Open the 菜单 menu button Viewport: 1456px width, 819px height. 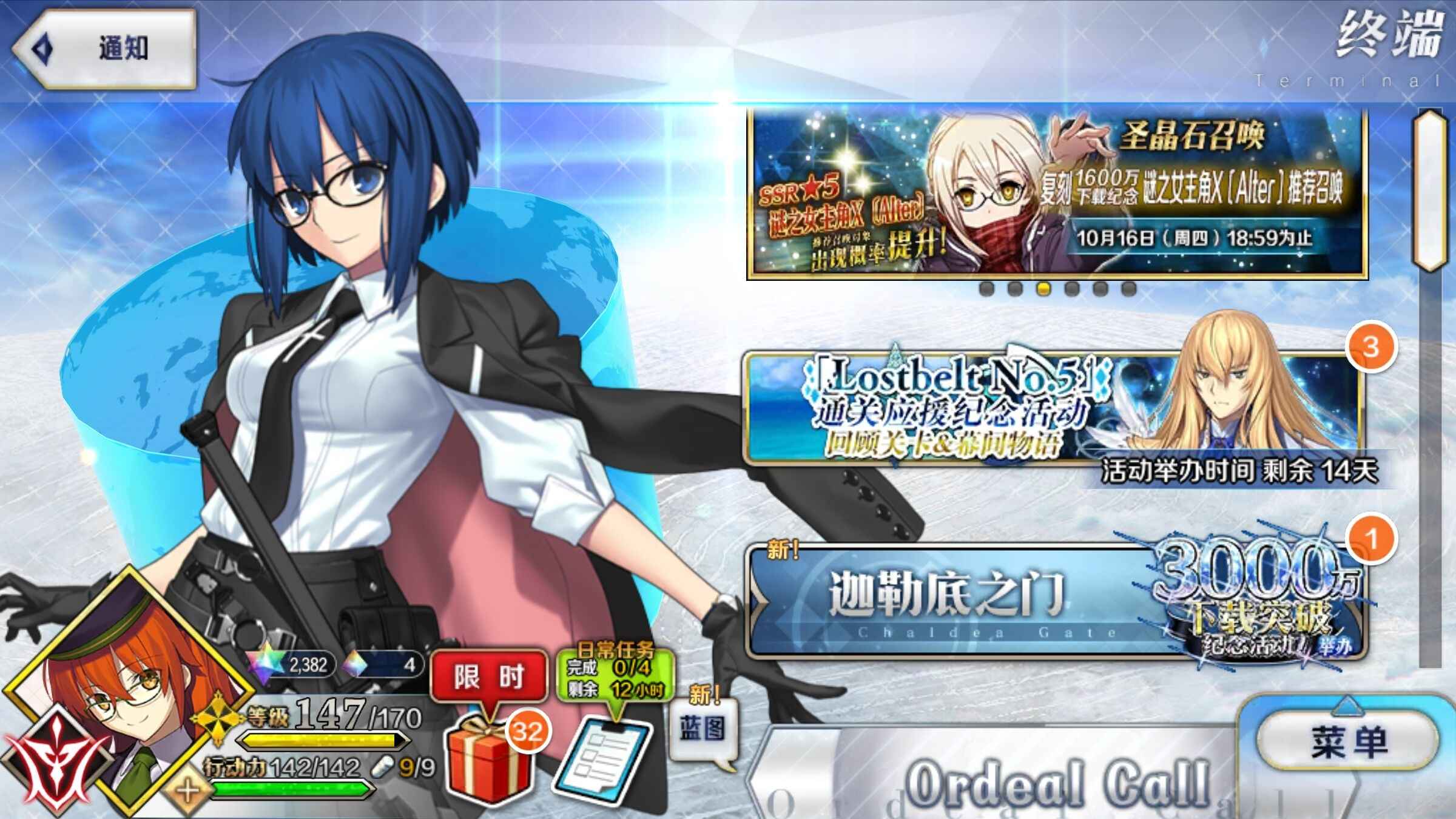1348,741
